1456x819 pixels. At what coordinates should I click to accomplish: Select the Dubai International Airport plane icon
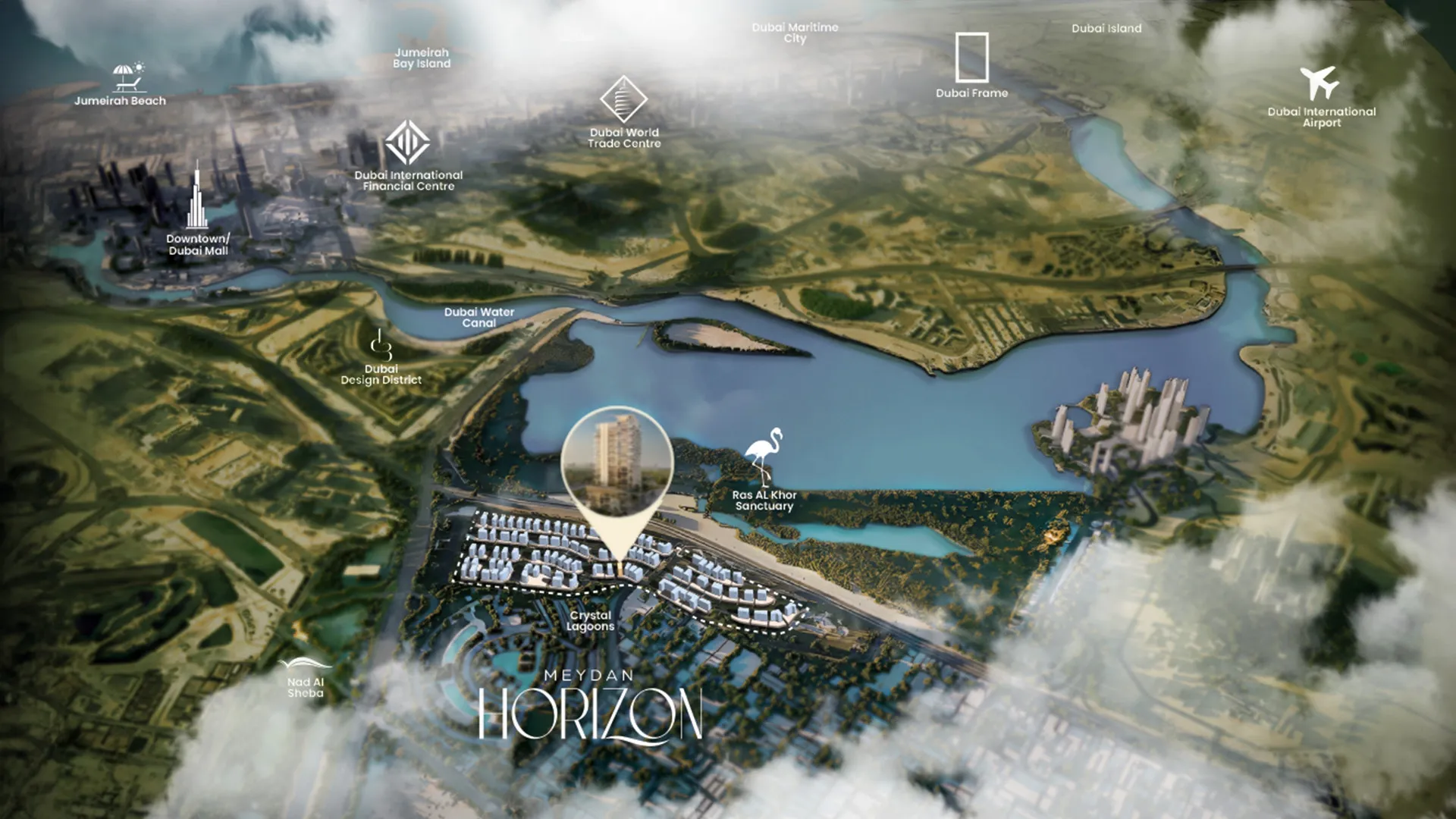click(x=1319, y=83)
